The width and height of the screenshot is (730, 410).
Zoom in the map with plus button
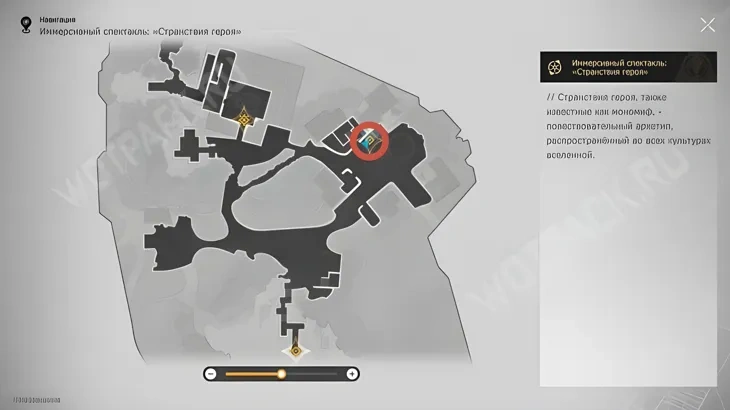352,374
